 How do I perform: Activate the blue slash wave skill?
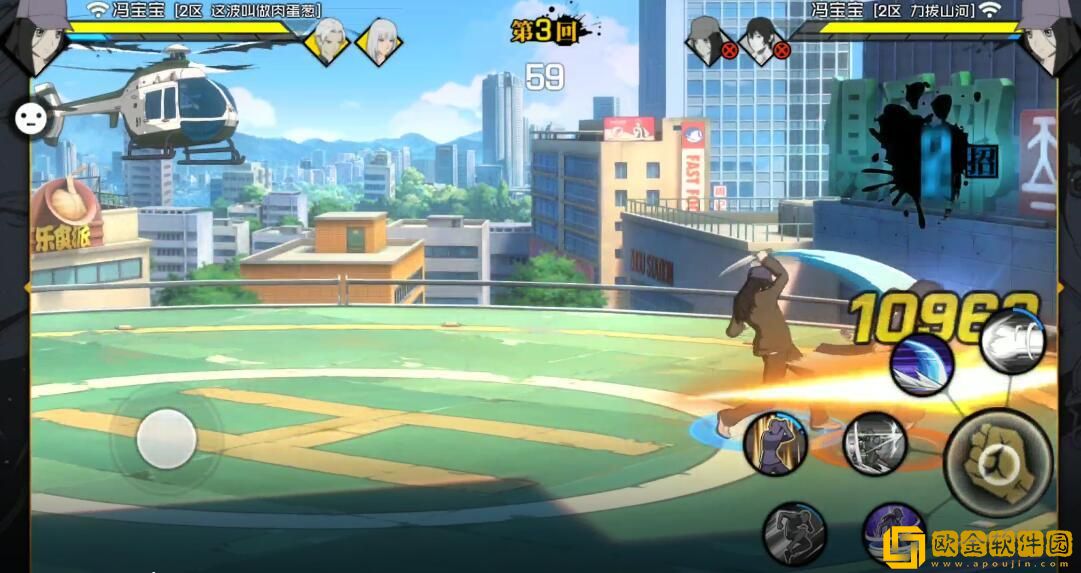click(x=921, y=364)
